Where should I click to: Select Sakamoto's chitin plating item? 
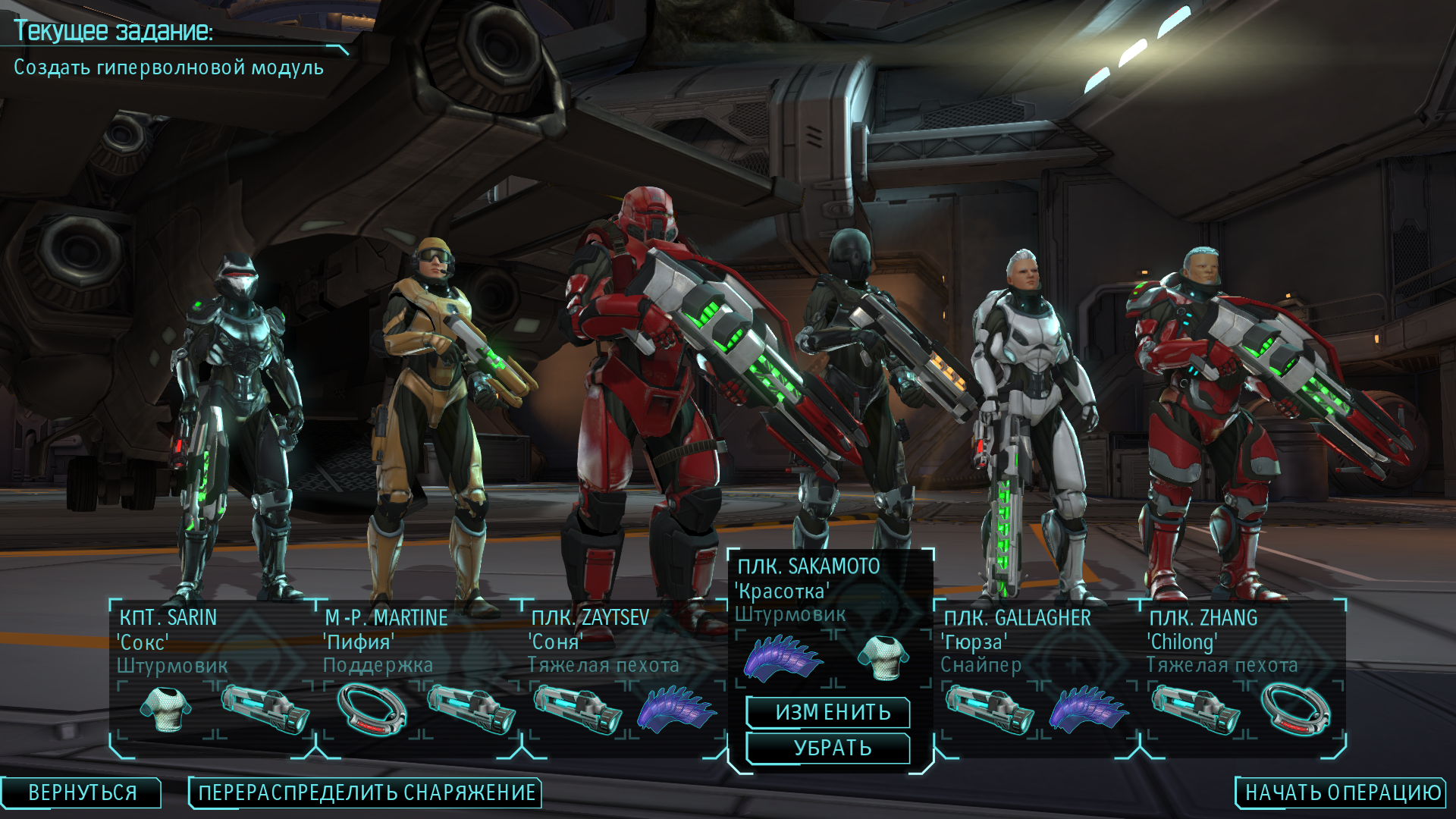point(782,657)
